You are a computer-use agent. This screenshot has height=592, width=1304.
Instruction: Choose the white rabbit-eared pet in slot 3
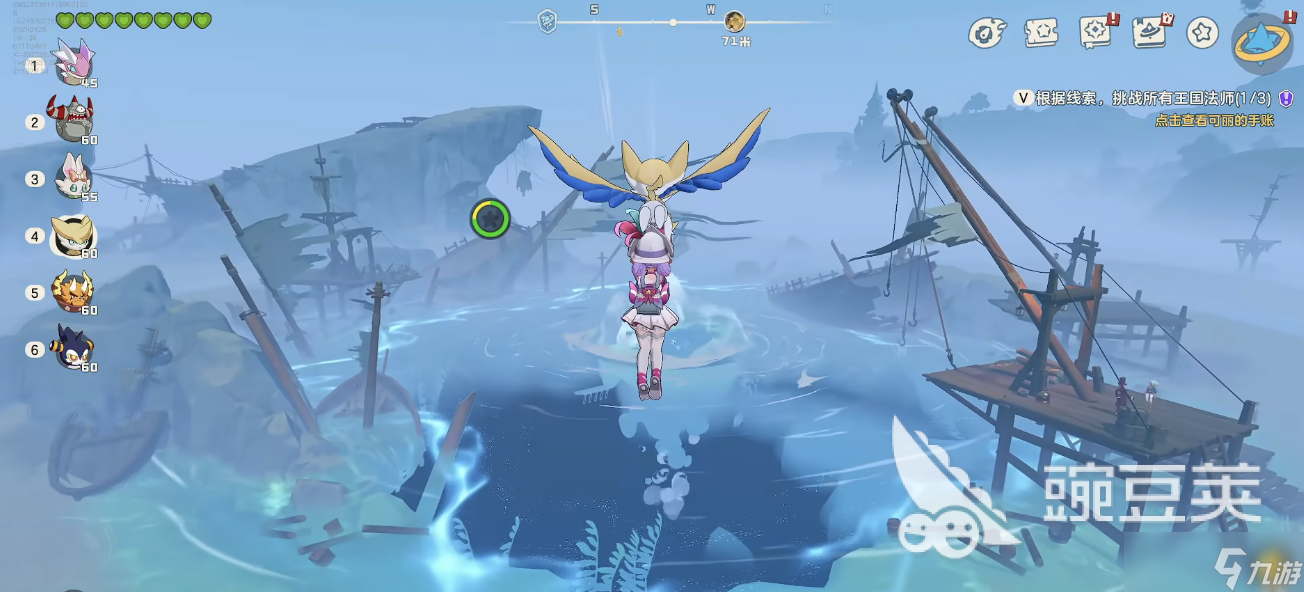pyautogui.click(x=73, y=177)
